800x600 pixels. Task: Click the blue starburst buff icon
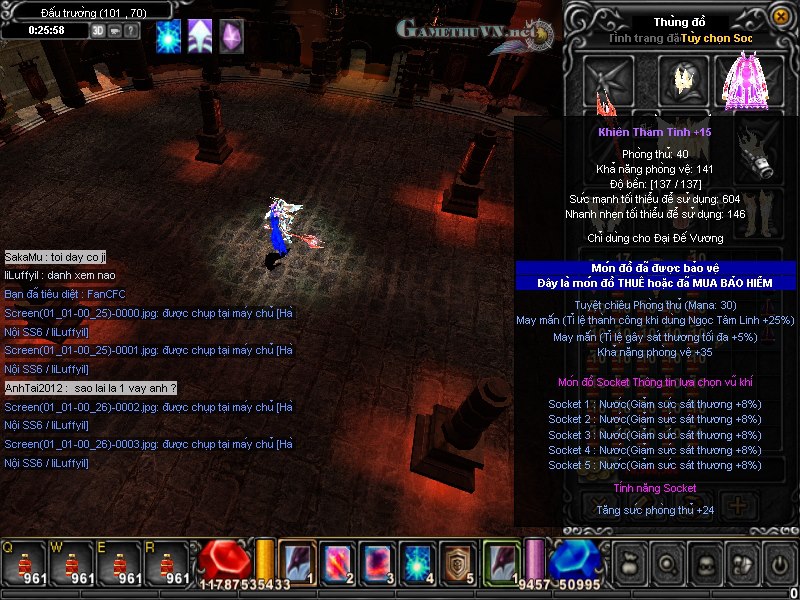(x=169, y=35)
